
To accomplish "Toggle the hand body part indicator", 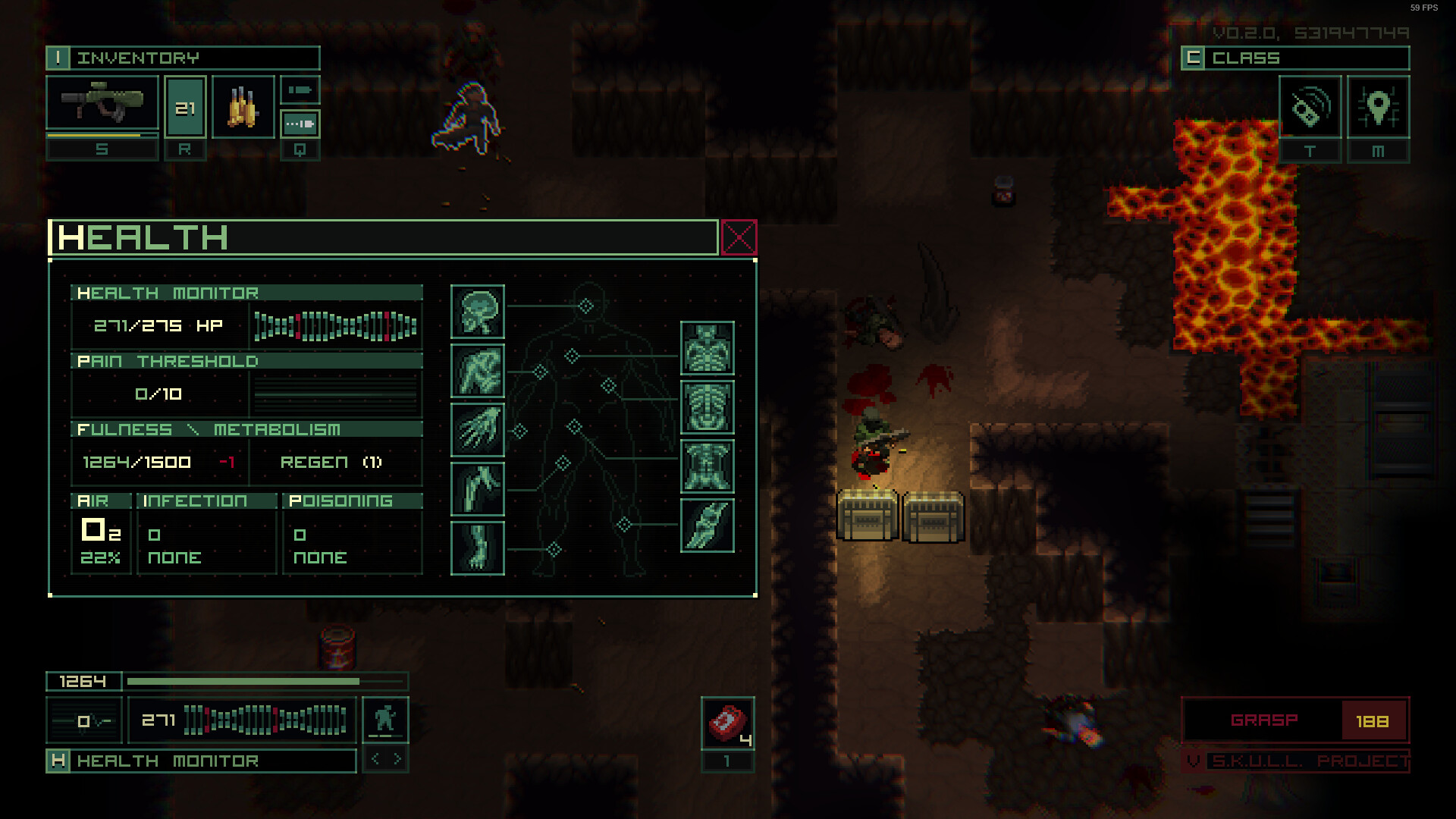I will point(477,430).
